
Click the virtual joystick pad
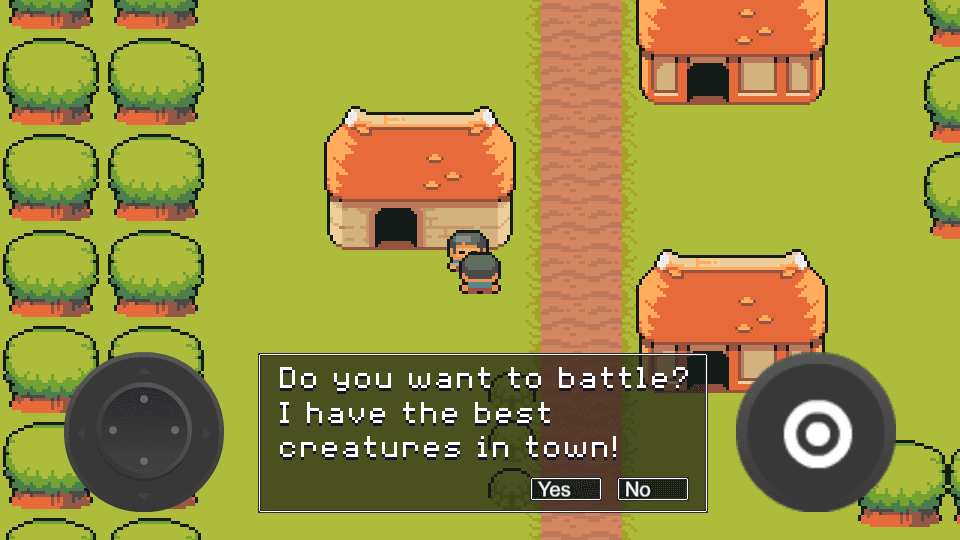pos(144,432)
